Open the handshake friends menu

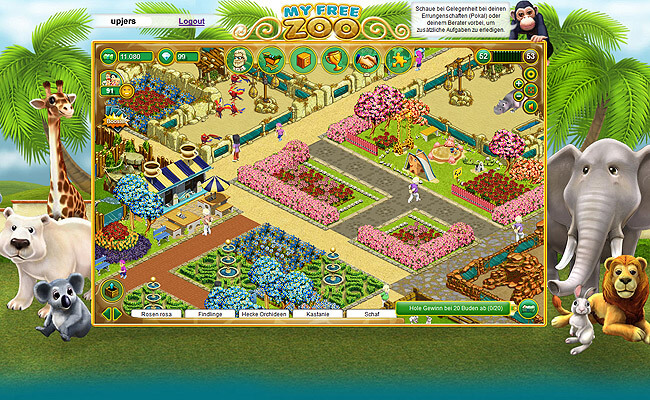tap(367, 60)
